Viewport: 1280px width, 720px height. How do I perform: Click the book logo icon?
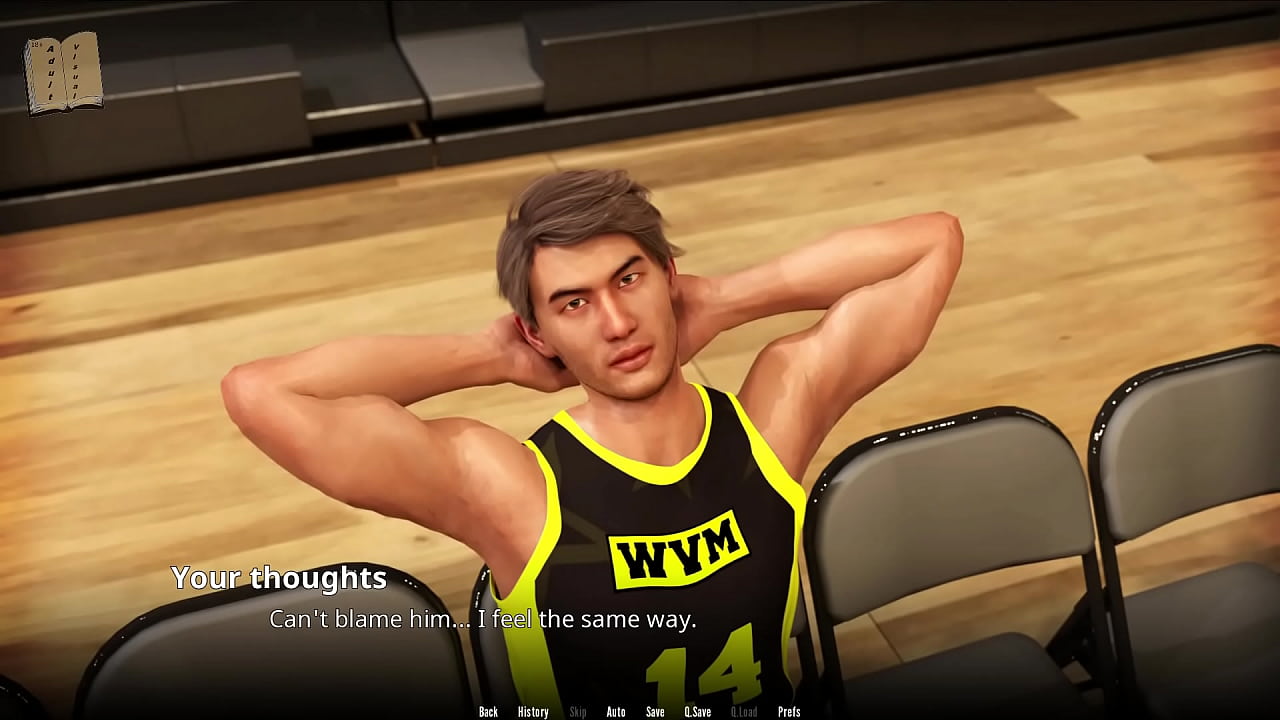point(64,73)
